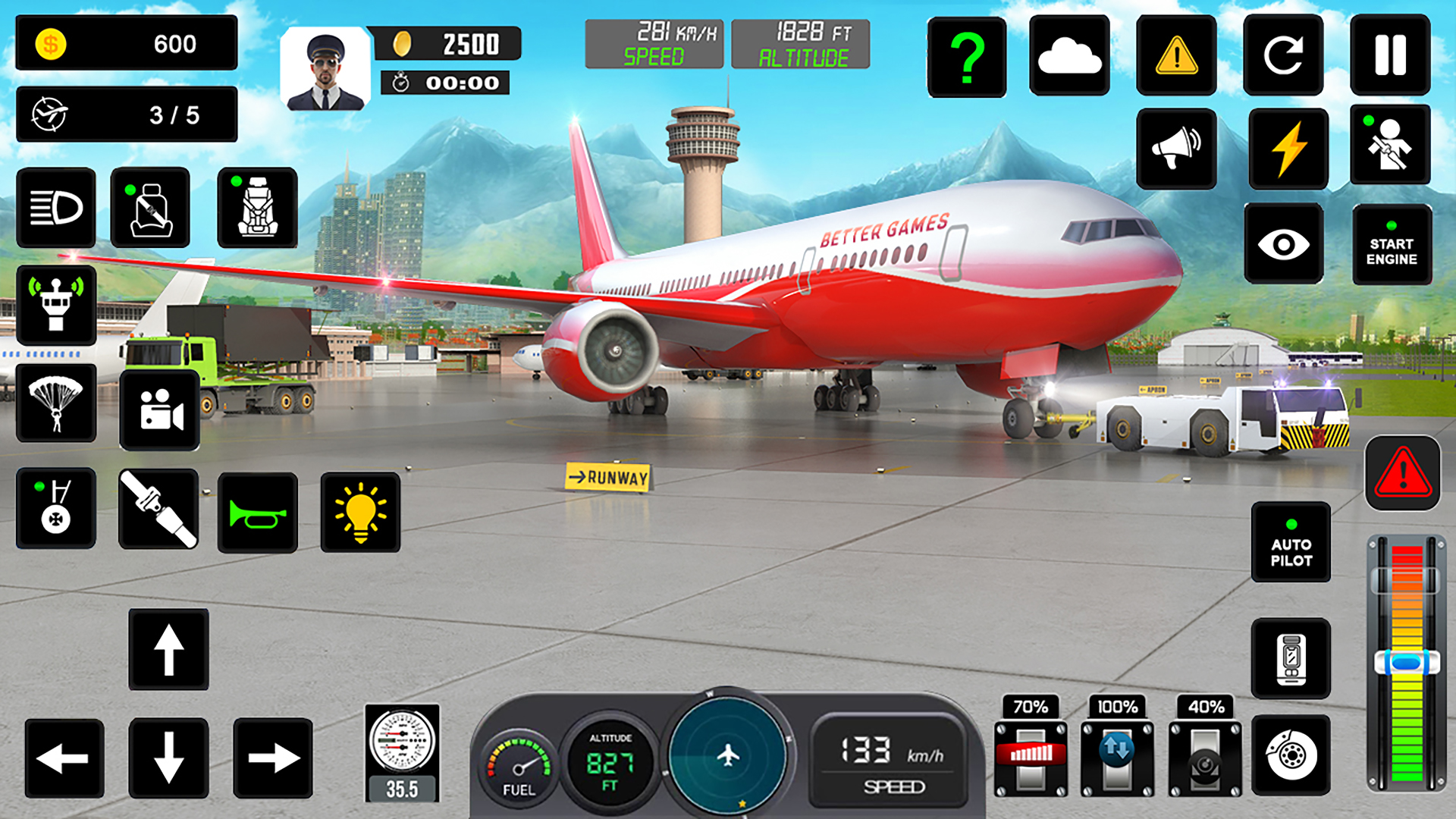Enable Auto Pilot mode

pos(1291,543)
